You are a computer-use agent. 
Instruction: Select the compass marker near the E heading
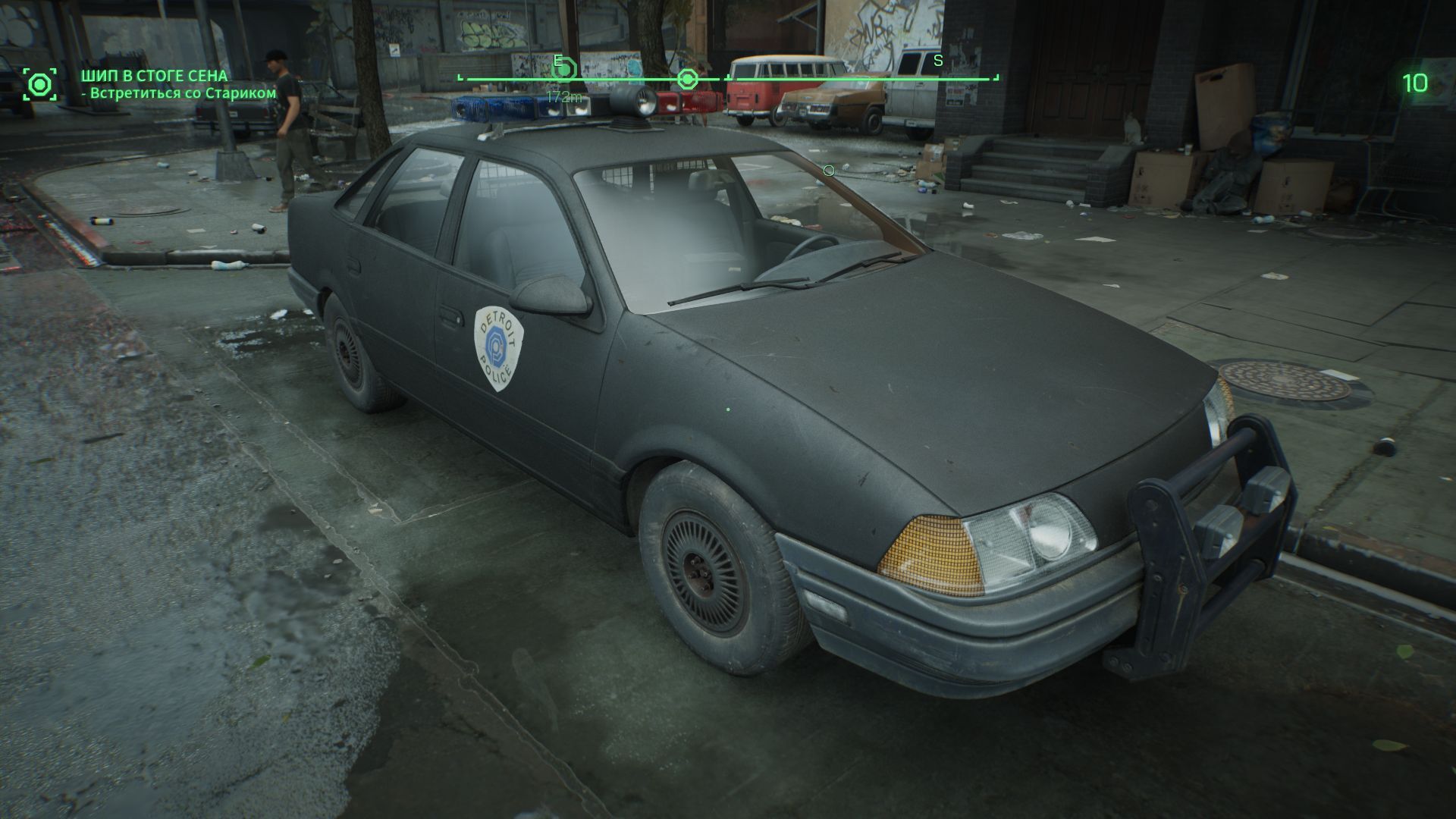(x=566, y=71)
